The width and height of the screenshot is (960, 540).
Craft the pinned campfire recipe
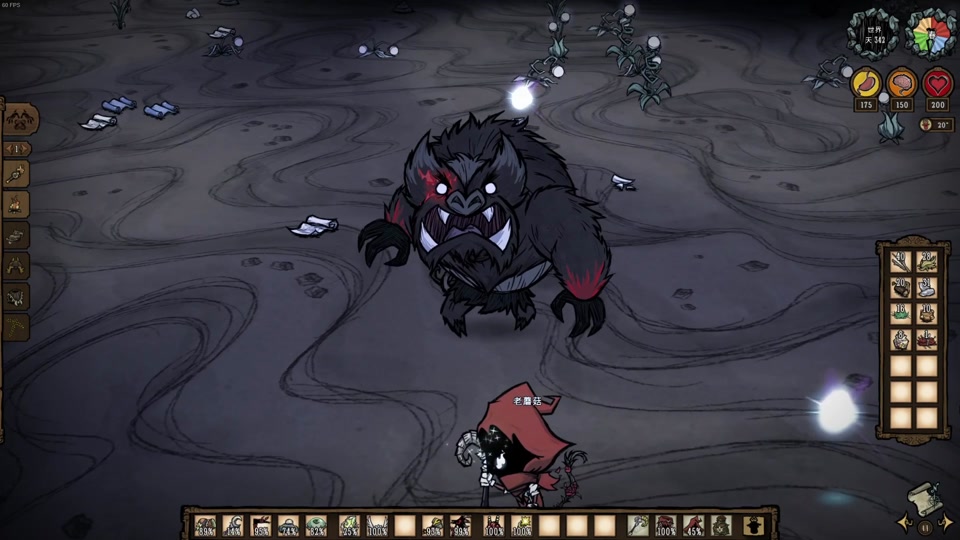click(16, 206)
